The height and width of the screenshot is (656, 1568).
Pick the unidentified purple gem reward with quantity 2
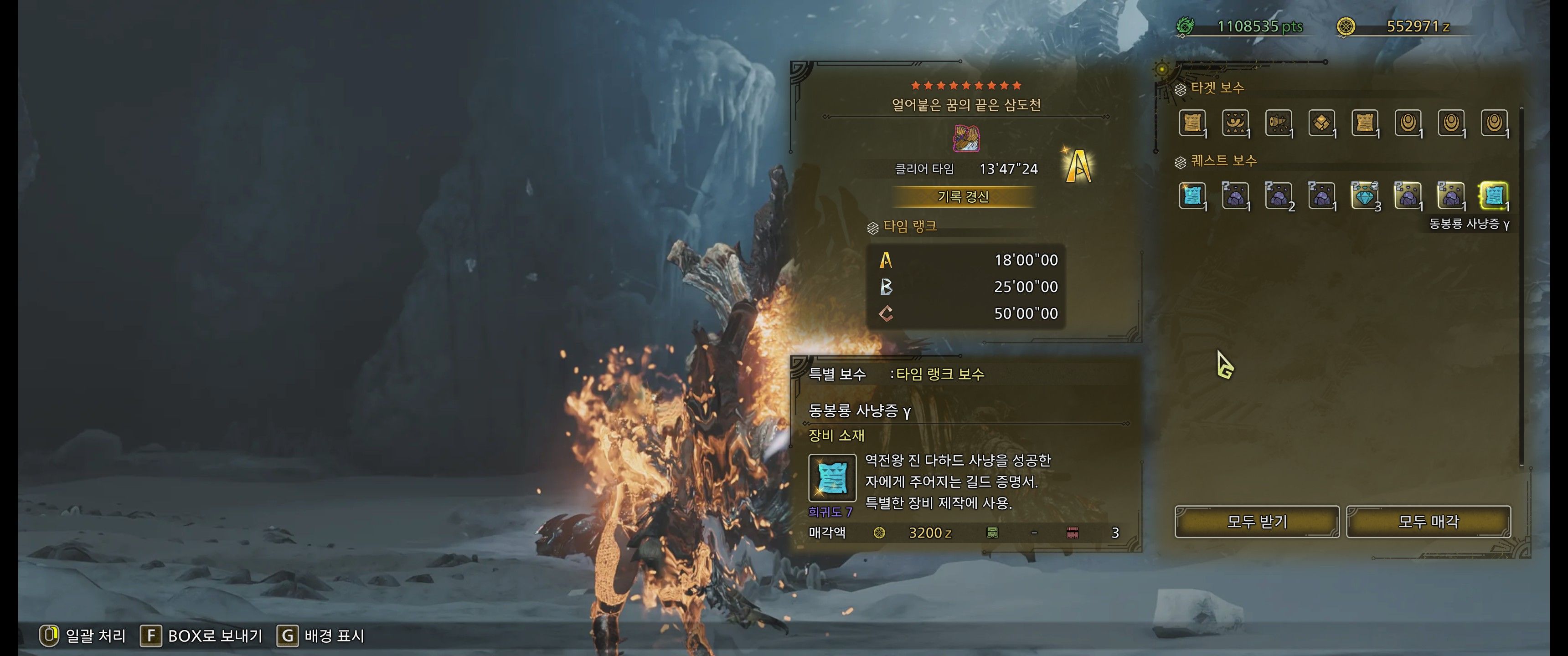pyautogui.click(x=1278, y=195)
